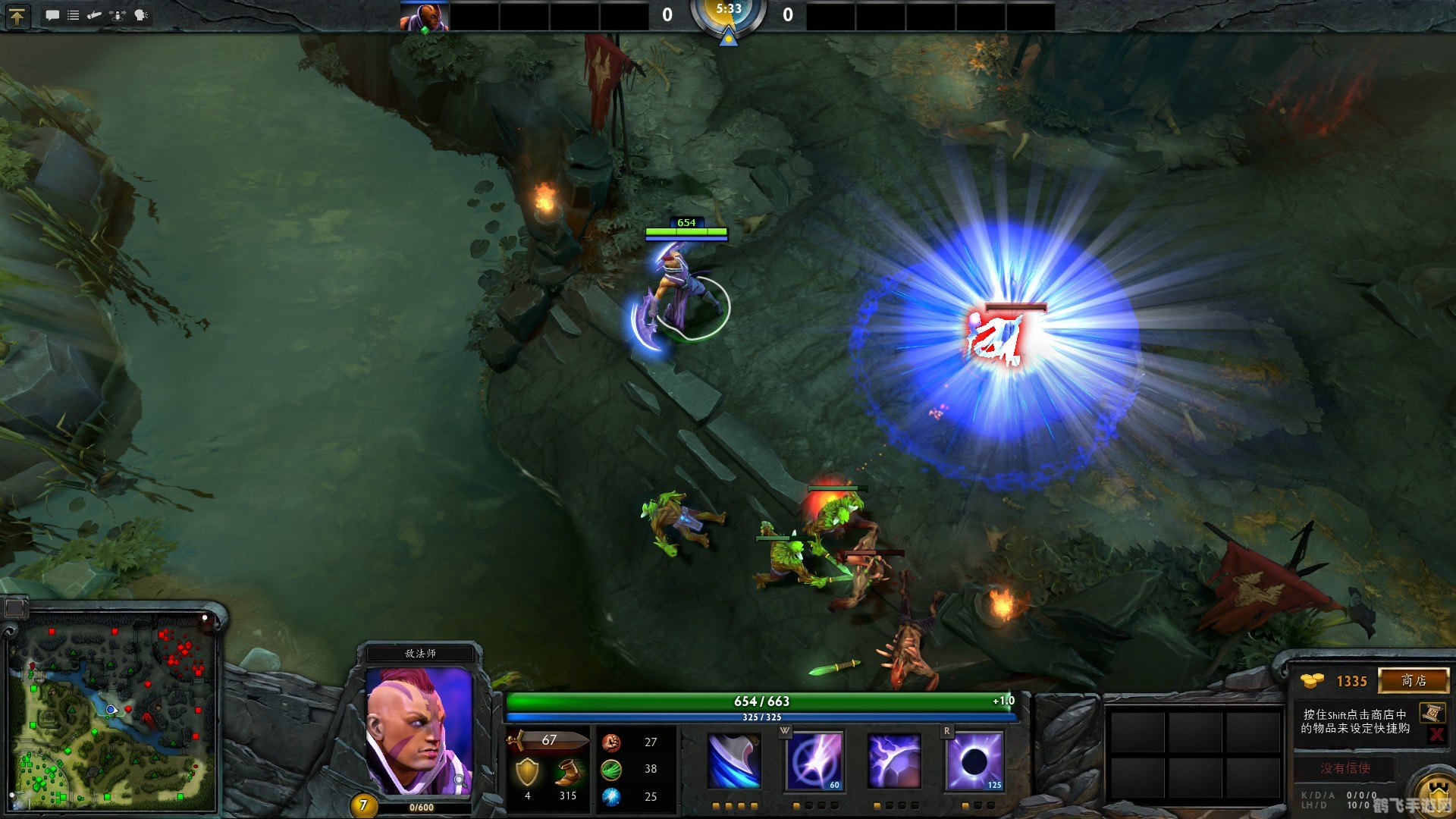Screen dimensions: 1456x819
Task: Click the arrows-and-figure icon in the top bar
Action: pyautogui.click(x=118, y=15)
